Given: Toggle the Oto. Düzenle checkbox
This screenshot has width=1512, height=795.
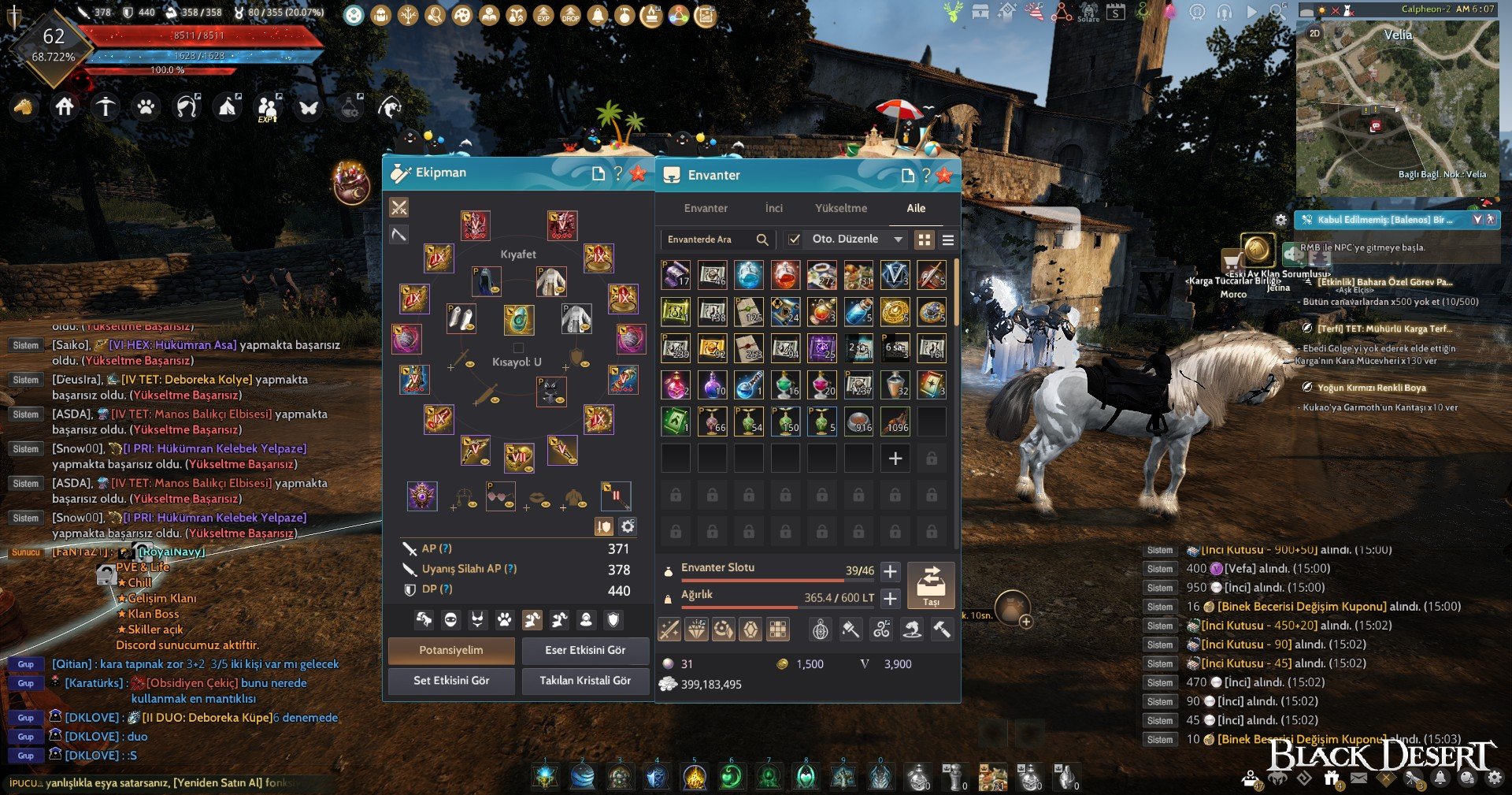Looking at the screenshot, I should pyautogui.click(x=795, y=240).
